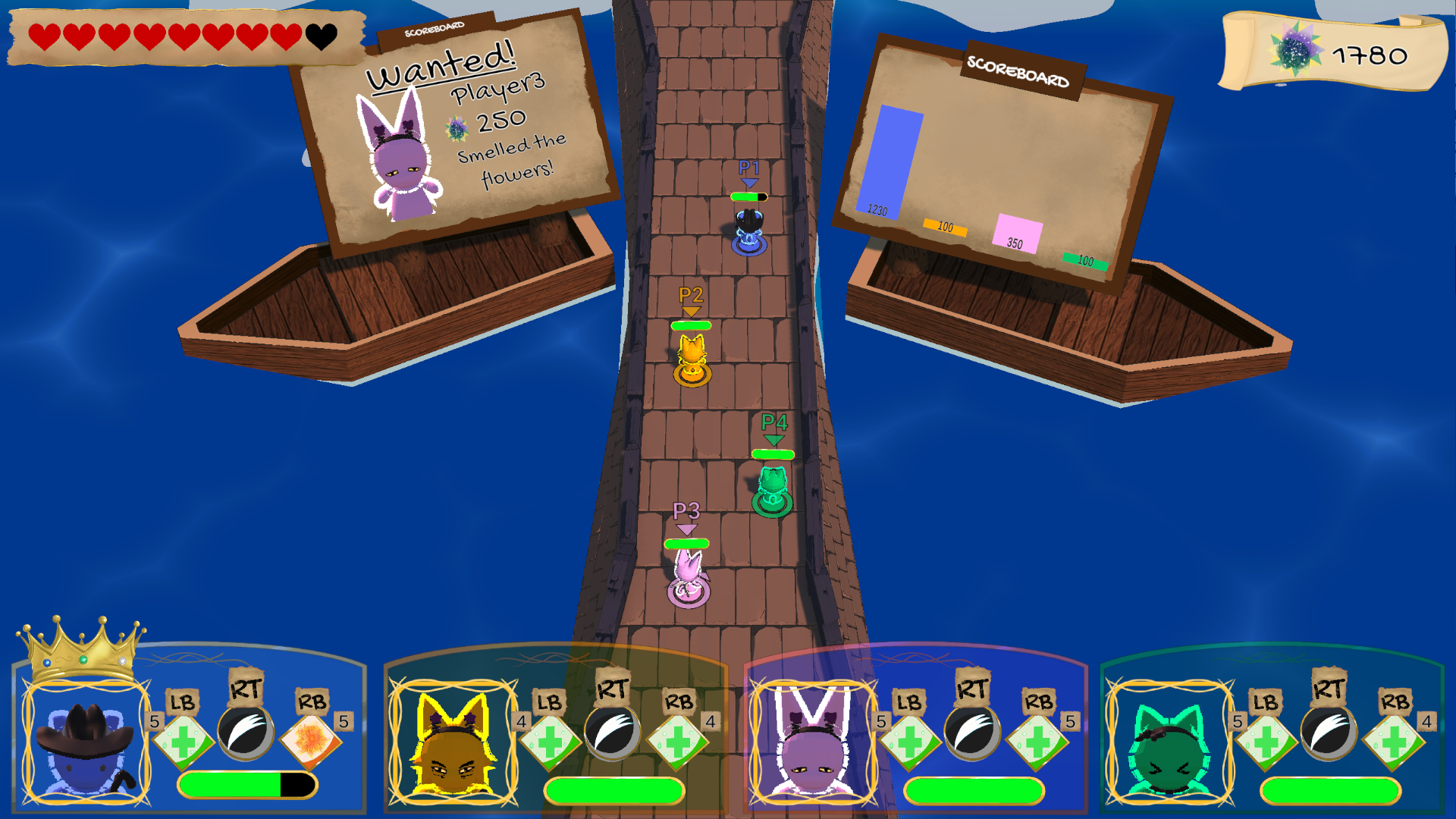Trigger blue player's fire burst ability
The image size is (1456, 819).
coord(311,739)
